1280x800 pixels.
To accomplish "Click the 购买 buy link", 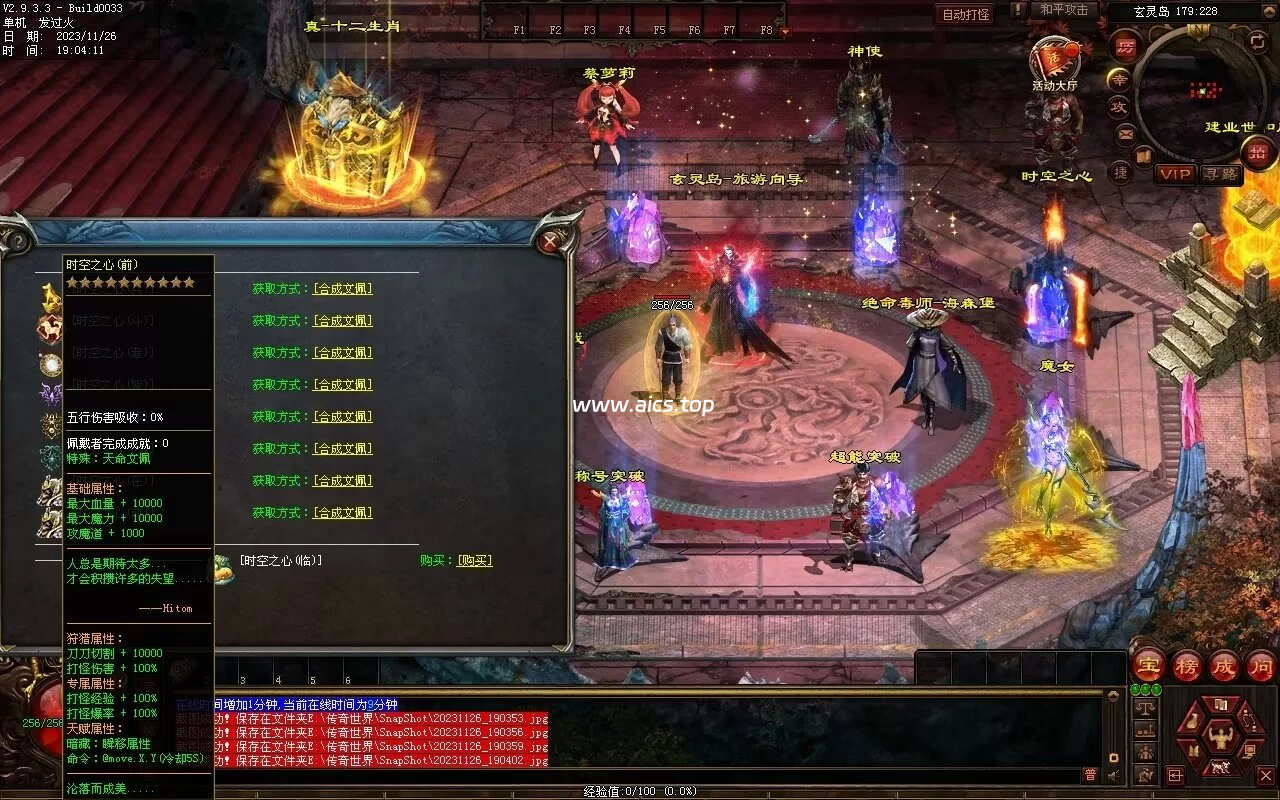I will pos(474,561).
